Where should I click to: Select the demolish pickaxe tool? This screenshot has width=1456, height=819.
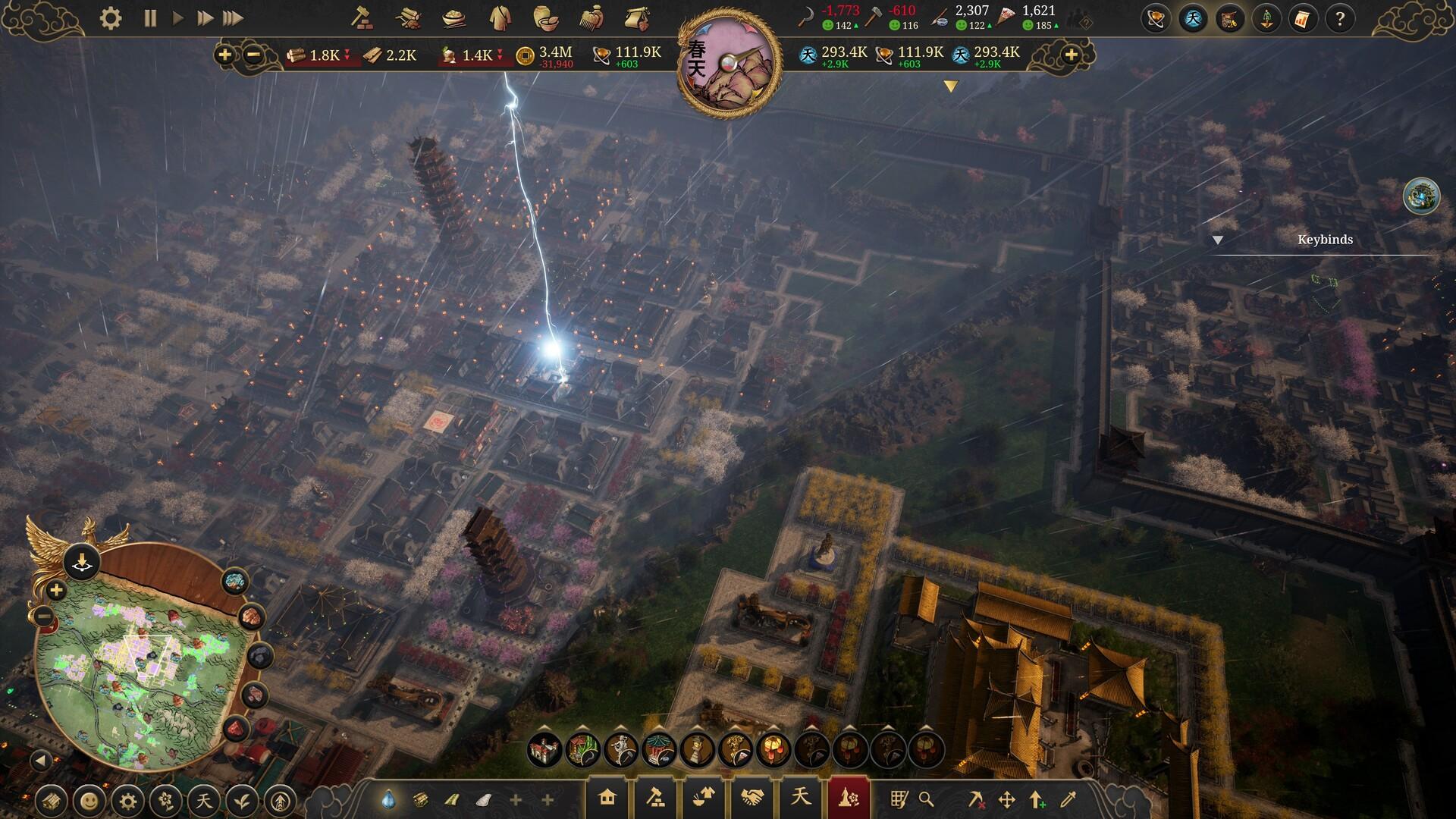976,799
